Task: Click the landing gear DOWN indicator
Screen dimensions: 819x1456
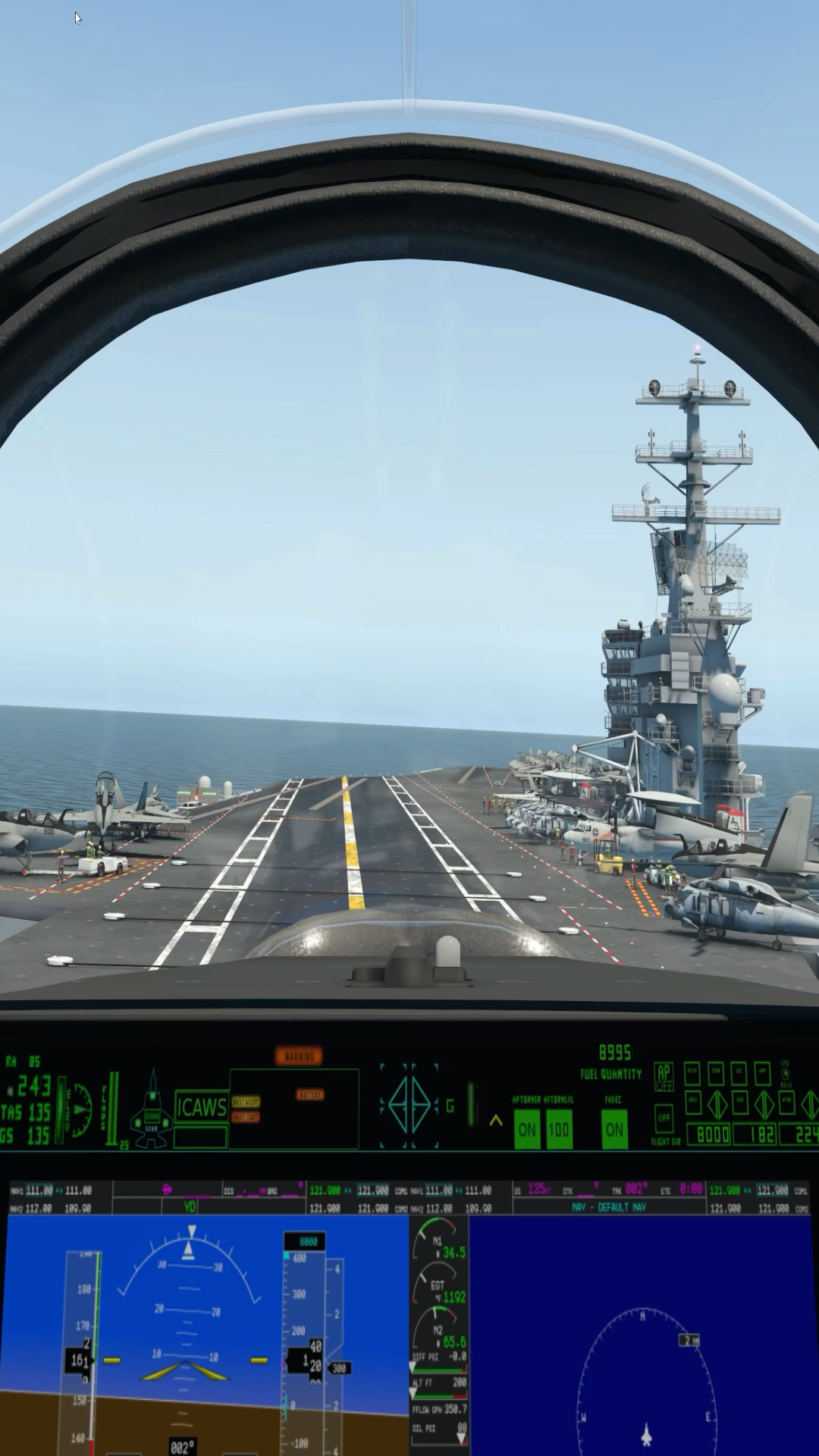Action: click(152, 1118)
